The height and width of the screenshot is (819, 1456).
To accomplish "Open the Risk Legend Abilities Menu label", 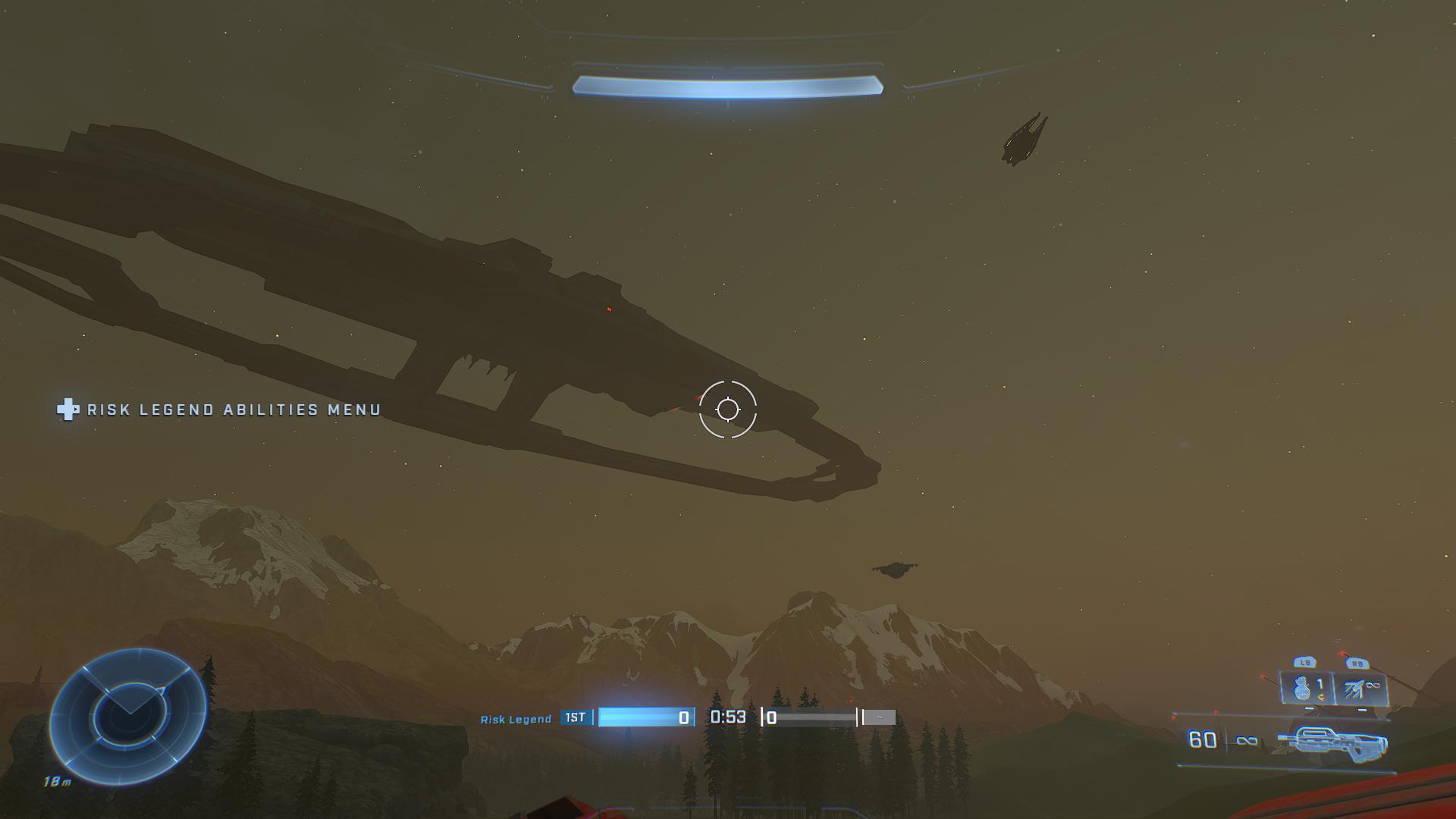I will pos(233,410).
